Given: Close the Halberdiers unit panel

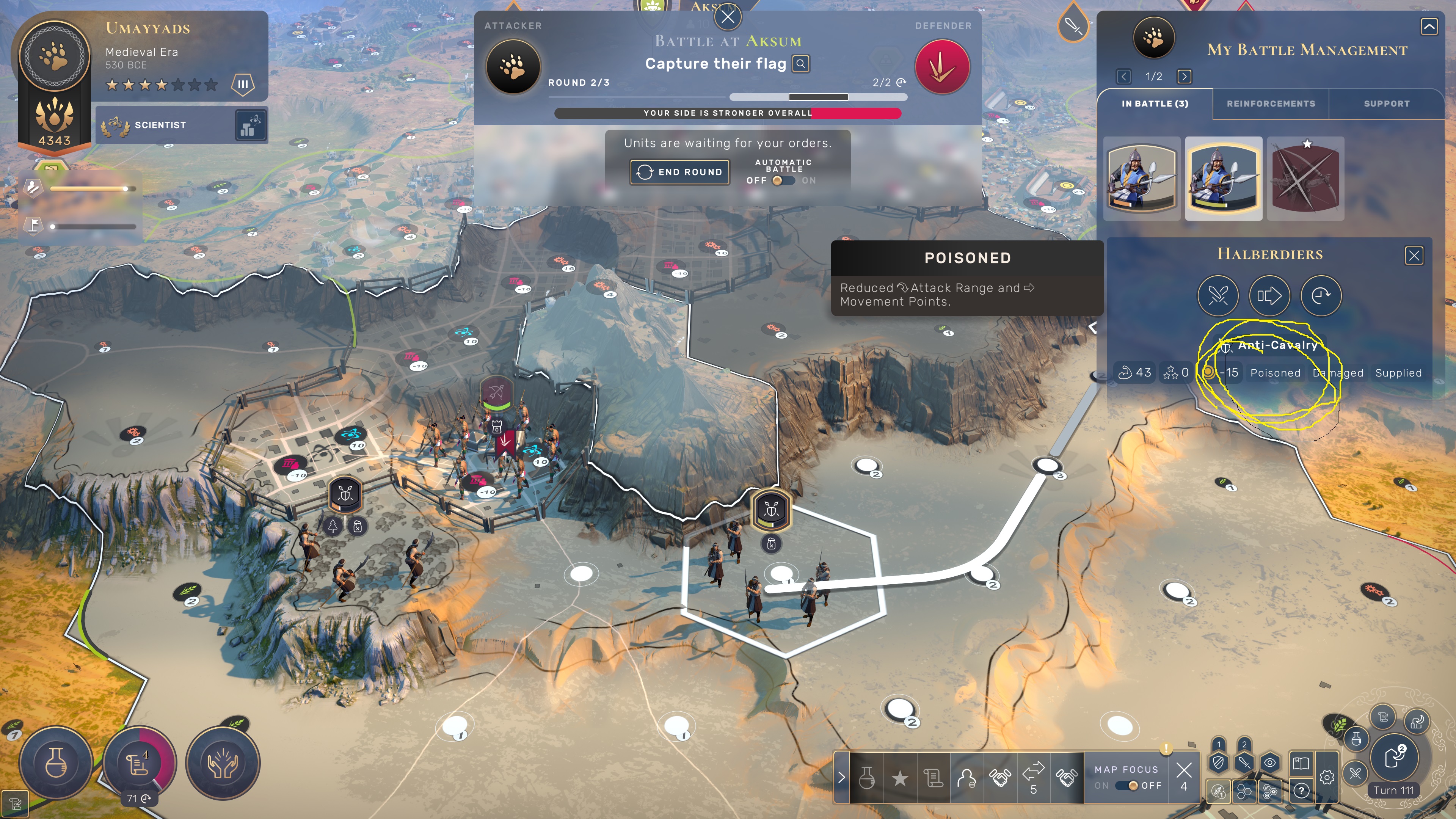Looking at the screenshot, I should point(1414,256).
